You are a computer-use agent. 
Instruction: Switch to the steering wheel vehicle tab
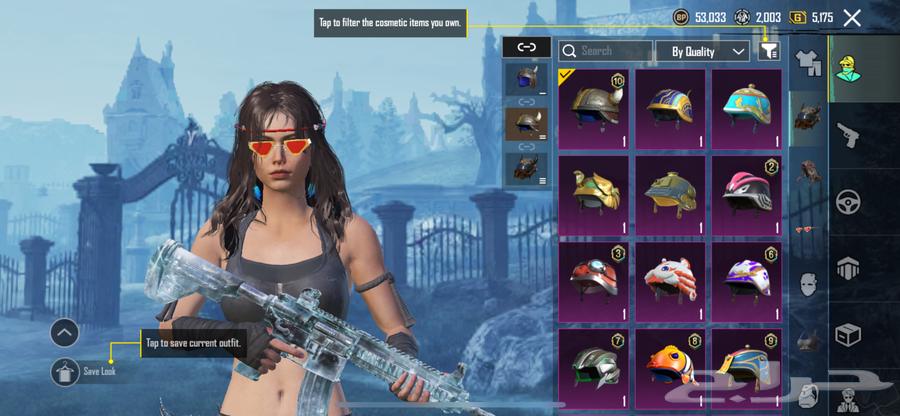[x=849, y=201]
